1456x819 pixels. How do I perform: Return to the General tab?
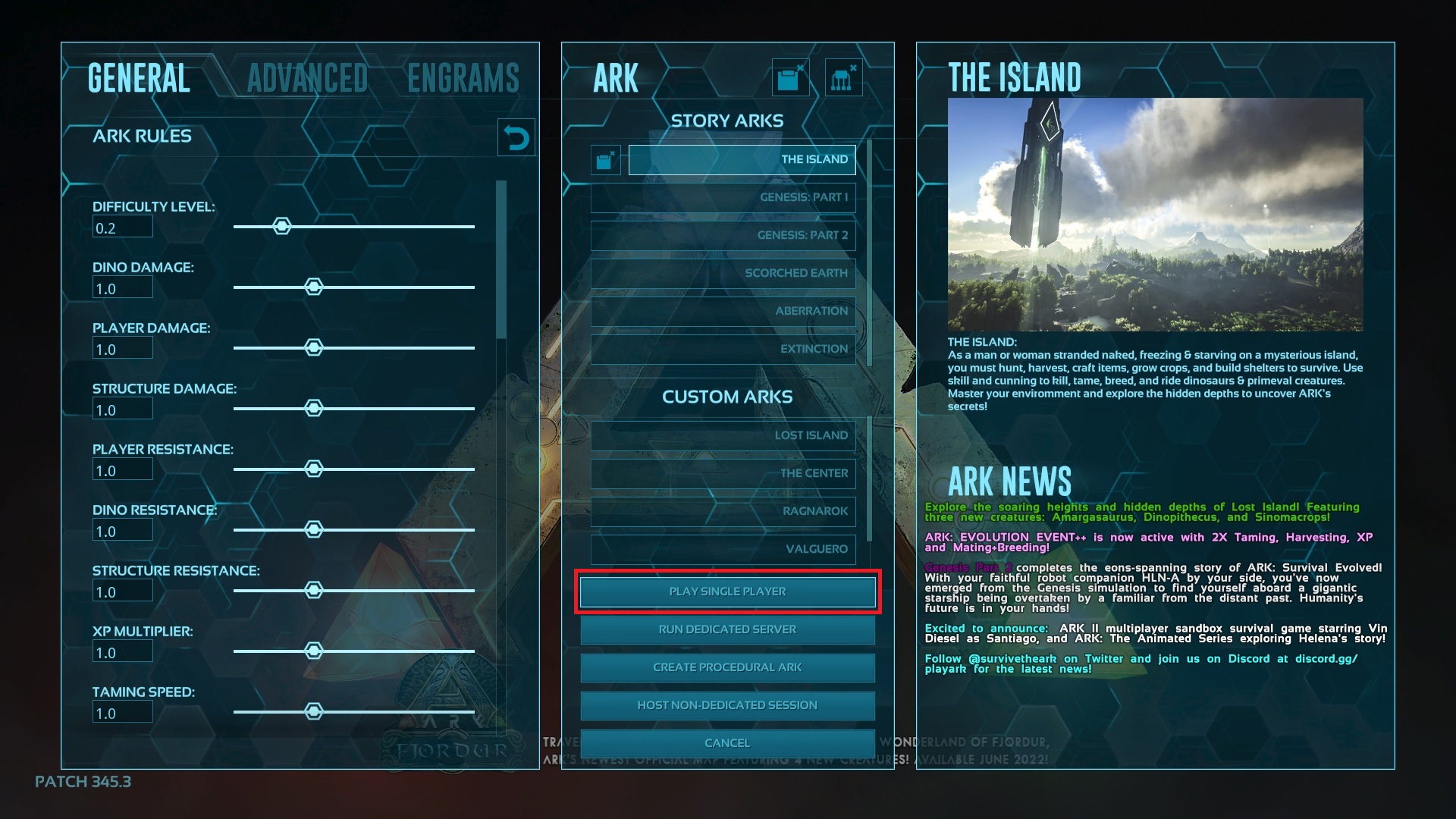(x=139, y=78)
